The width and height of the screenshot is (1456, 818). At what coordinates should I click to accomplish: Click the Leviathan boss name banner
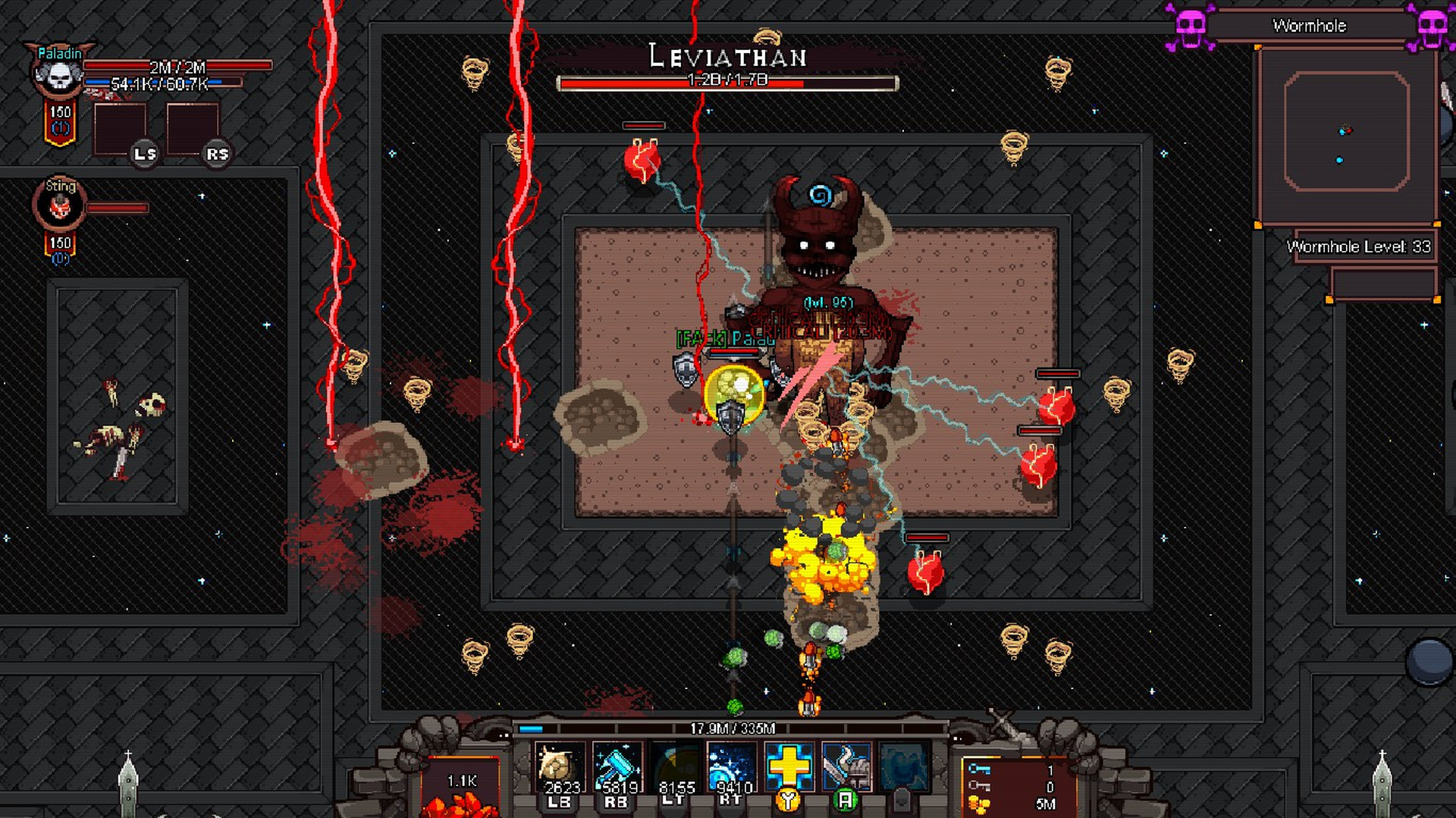point(728,57)
